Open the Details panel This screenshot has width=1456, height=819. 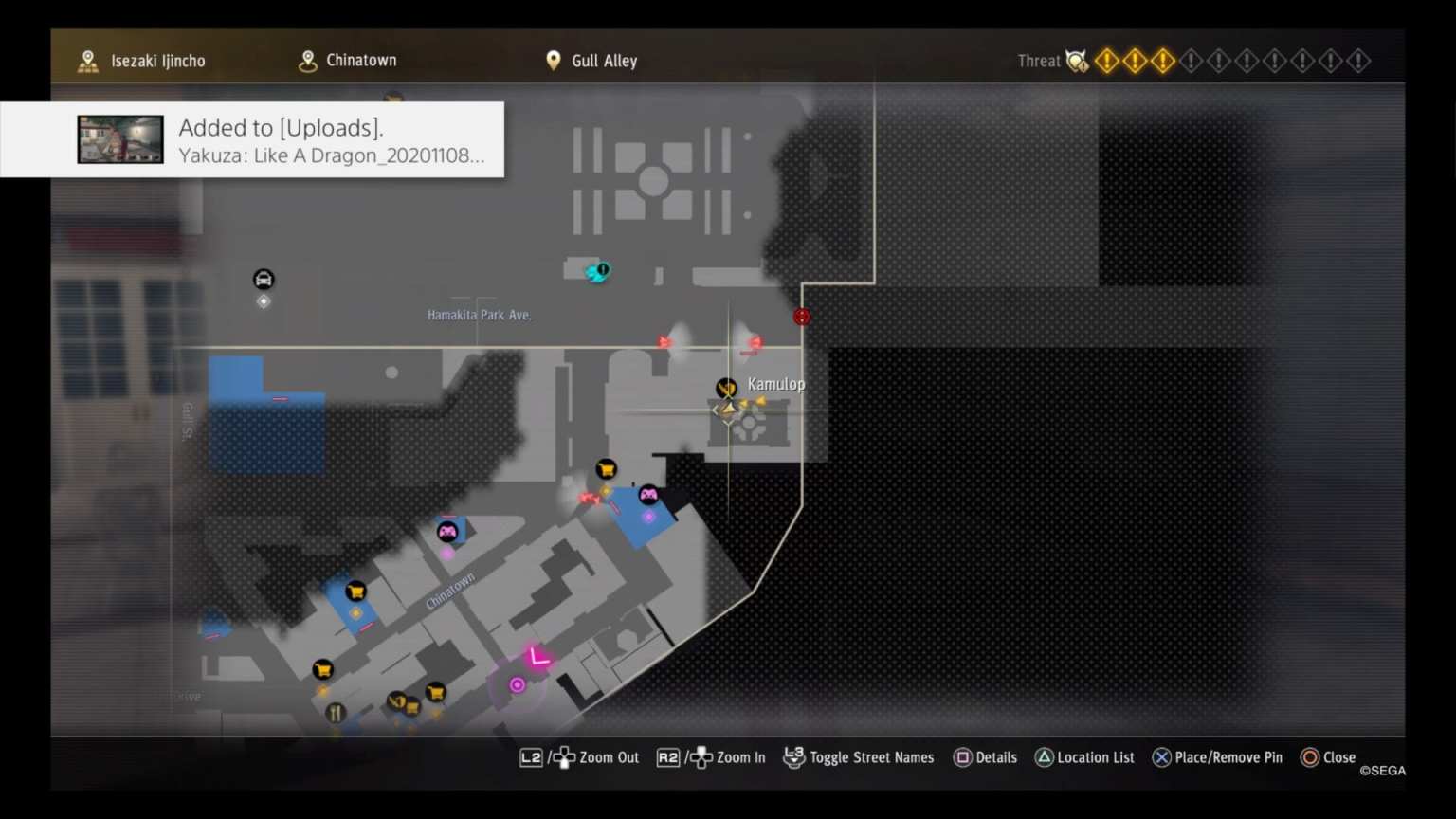point(985,757)
